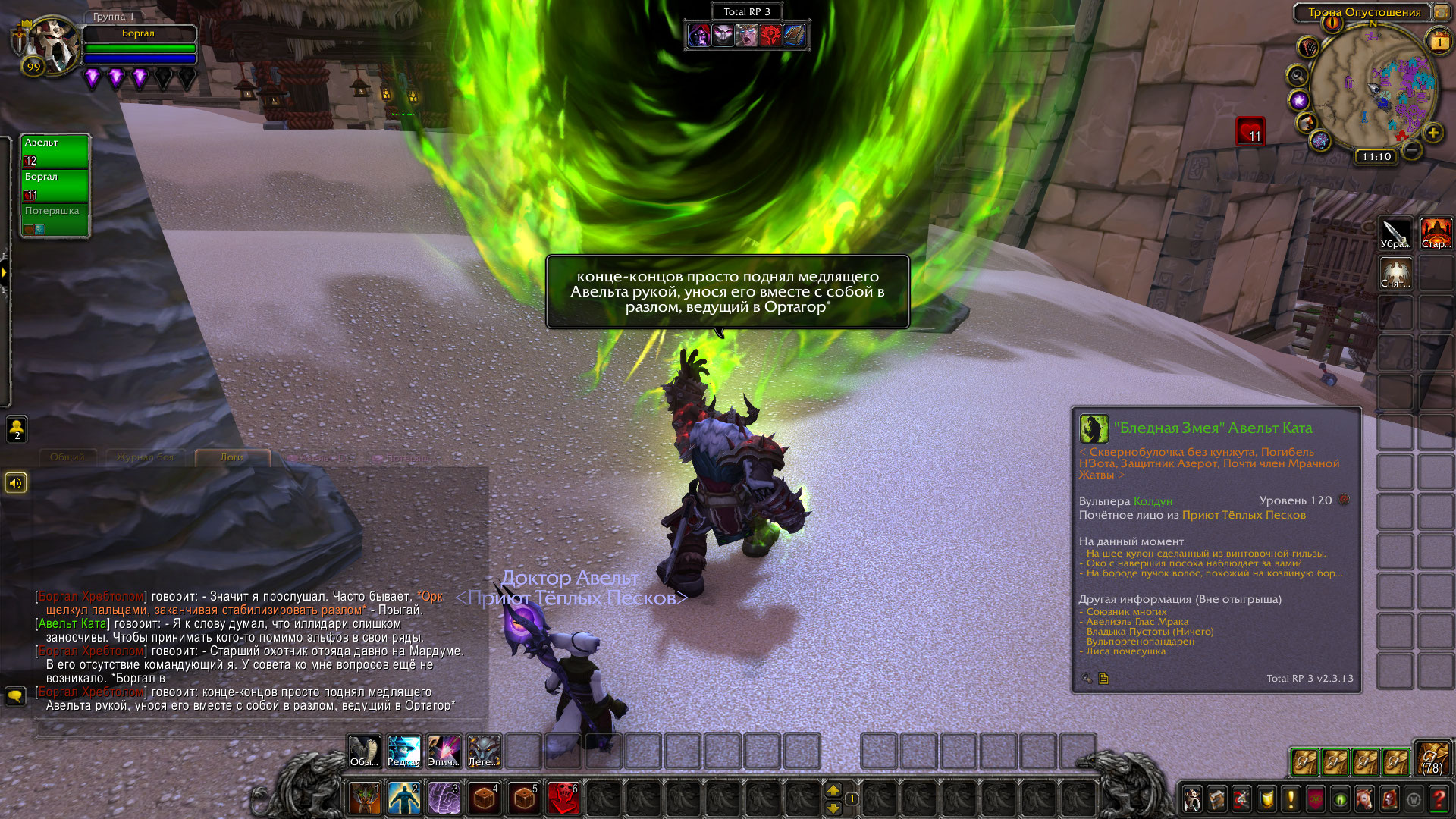Viewport: 1456px width, 819px height.
Task: Page the action bar up with arrow
Action: pyautogui.click(x=833, y=790)
